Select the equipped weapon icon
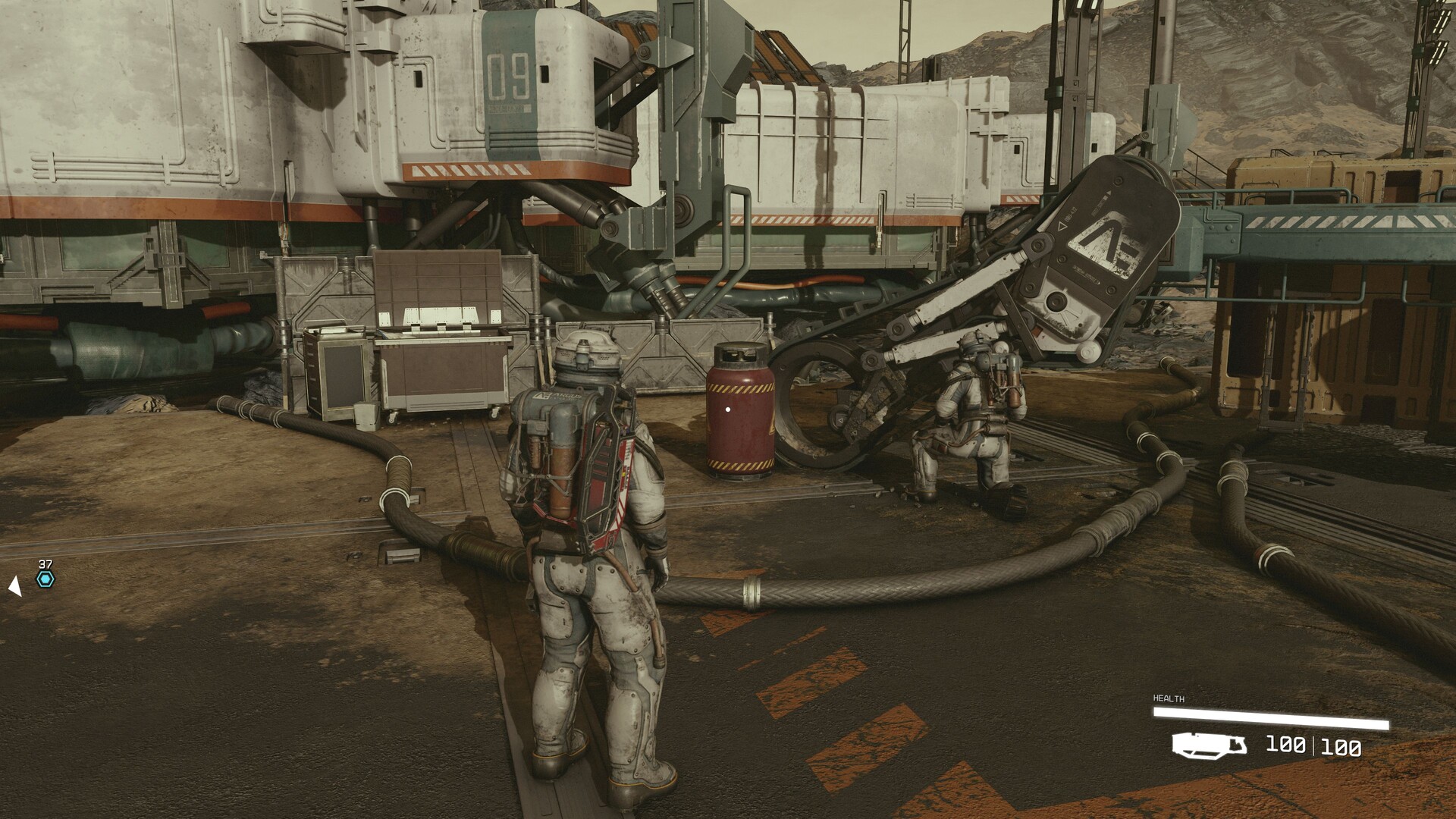Image resolution: width=1456 pixels, height=819 pixels. [x=1210, y=745]
